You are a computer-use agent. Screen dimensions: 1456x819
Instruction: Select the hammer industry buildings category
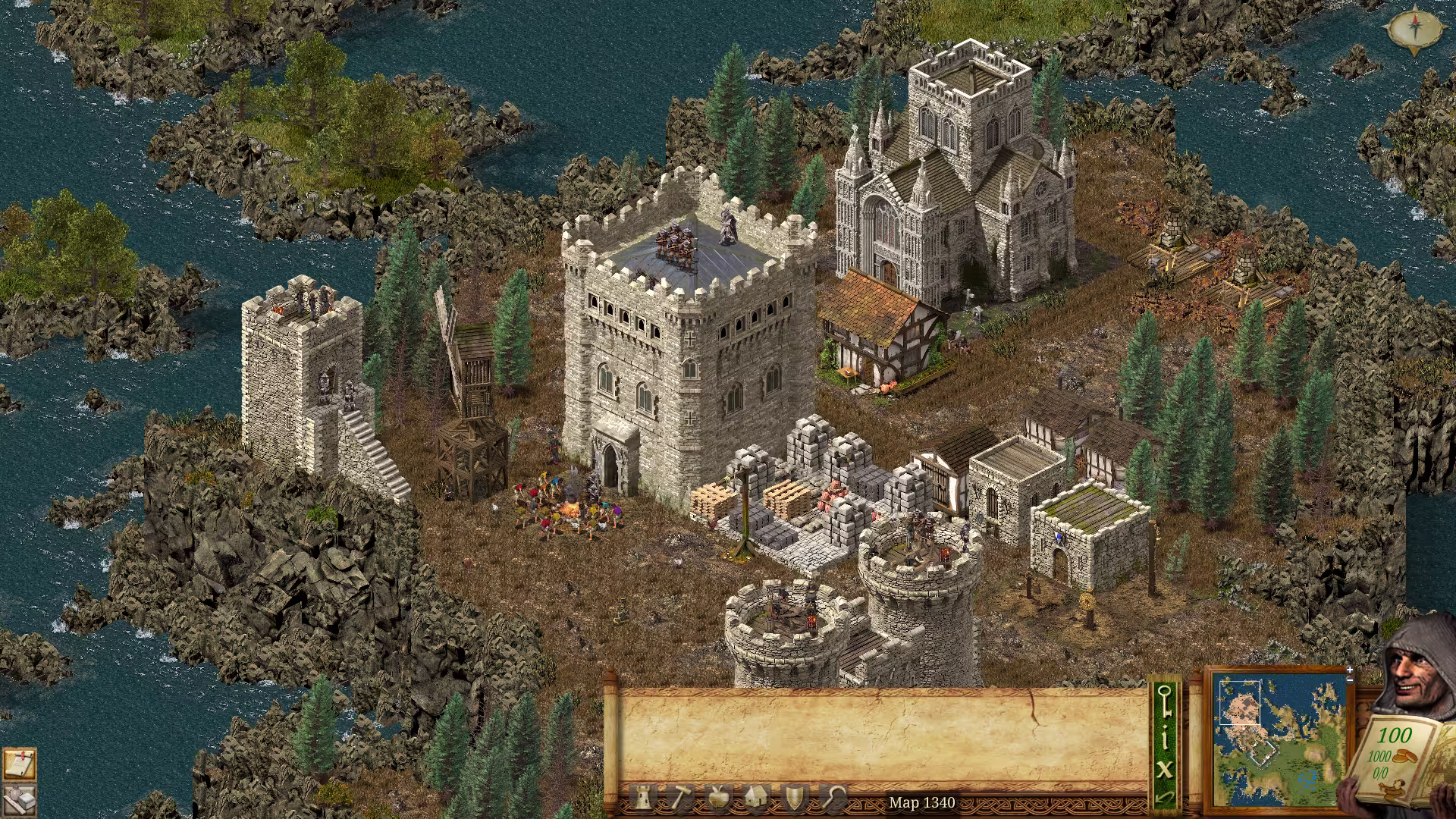pyautogui.click(x=680, y=798)
